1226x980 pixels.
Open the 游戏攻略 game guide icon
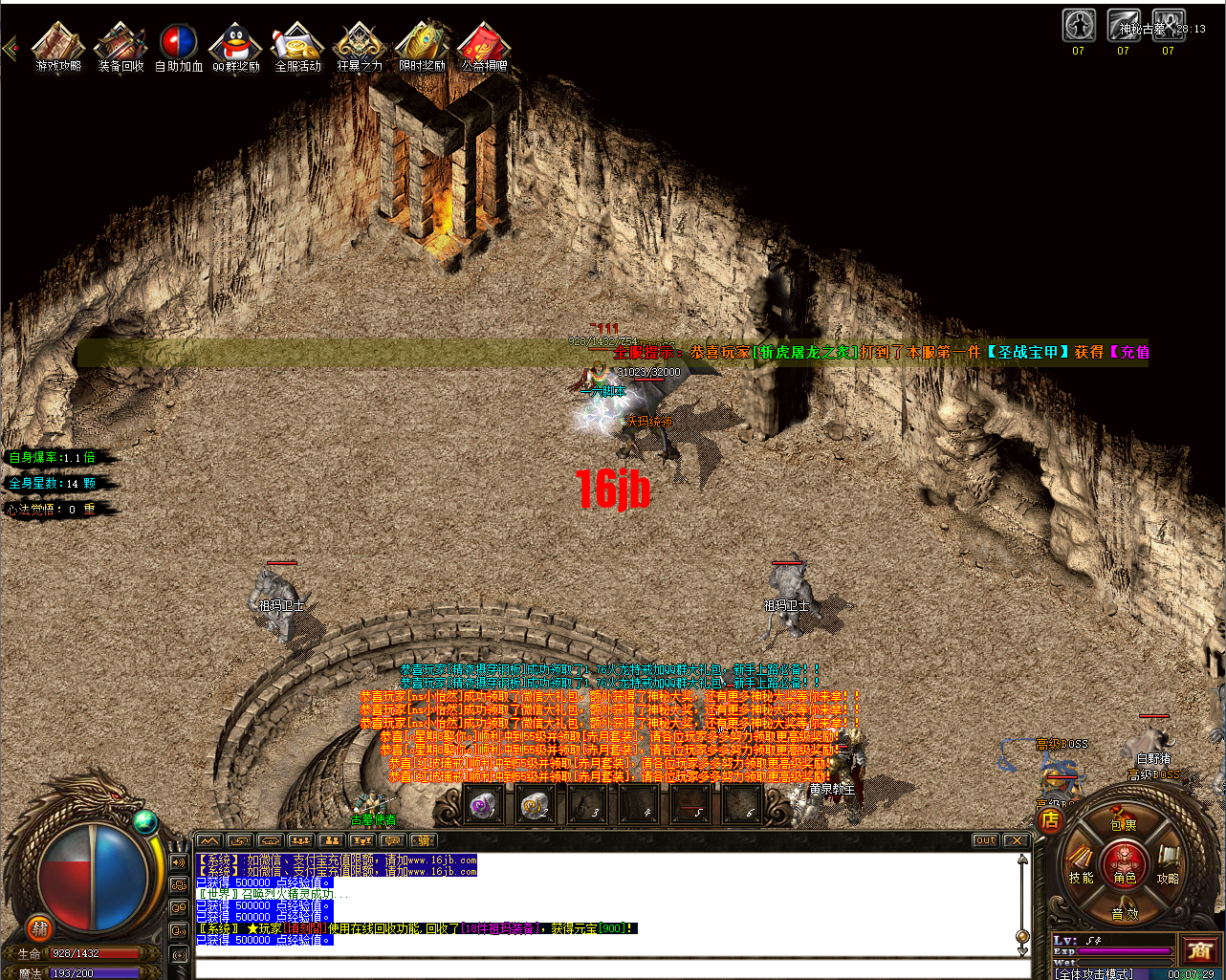(x=57, y=43)
